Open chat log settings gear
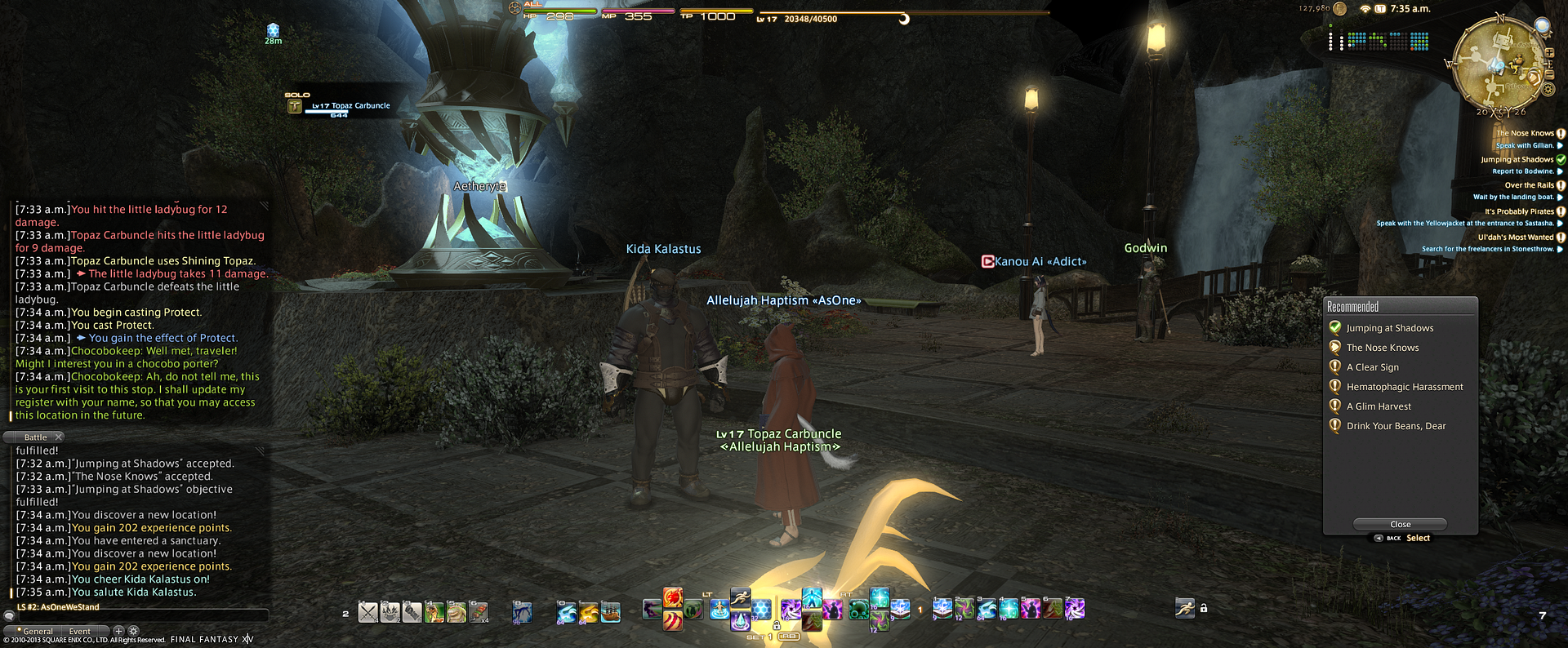 pyautogui.click(x=134, y=631)
